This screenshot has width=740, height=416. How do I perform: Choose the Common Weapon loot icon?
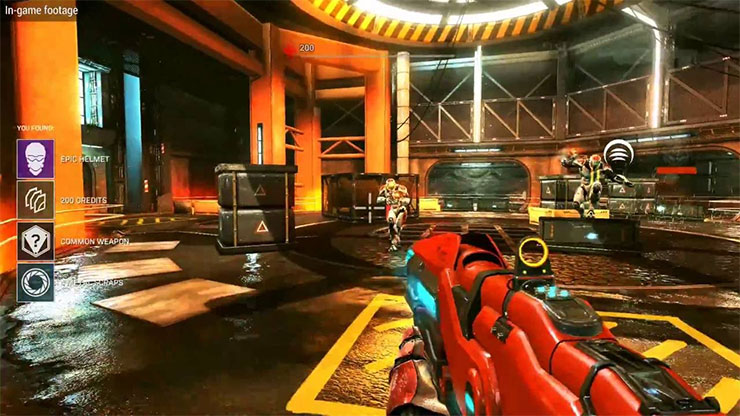coord(35,241)
